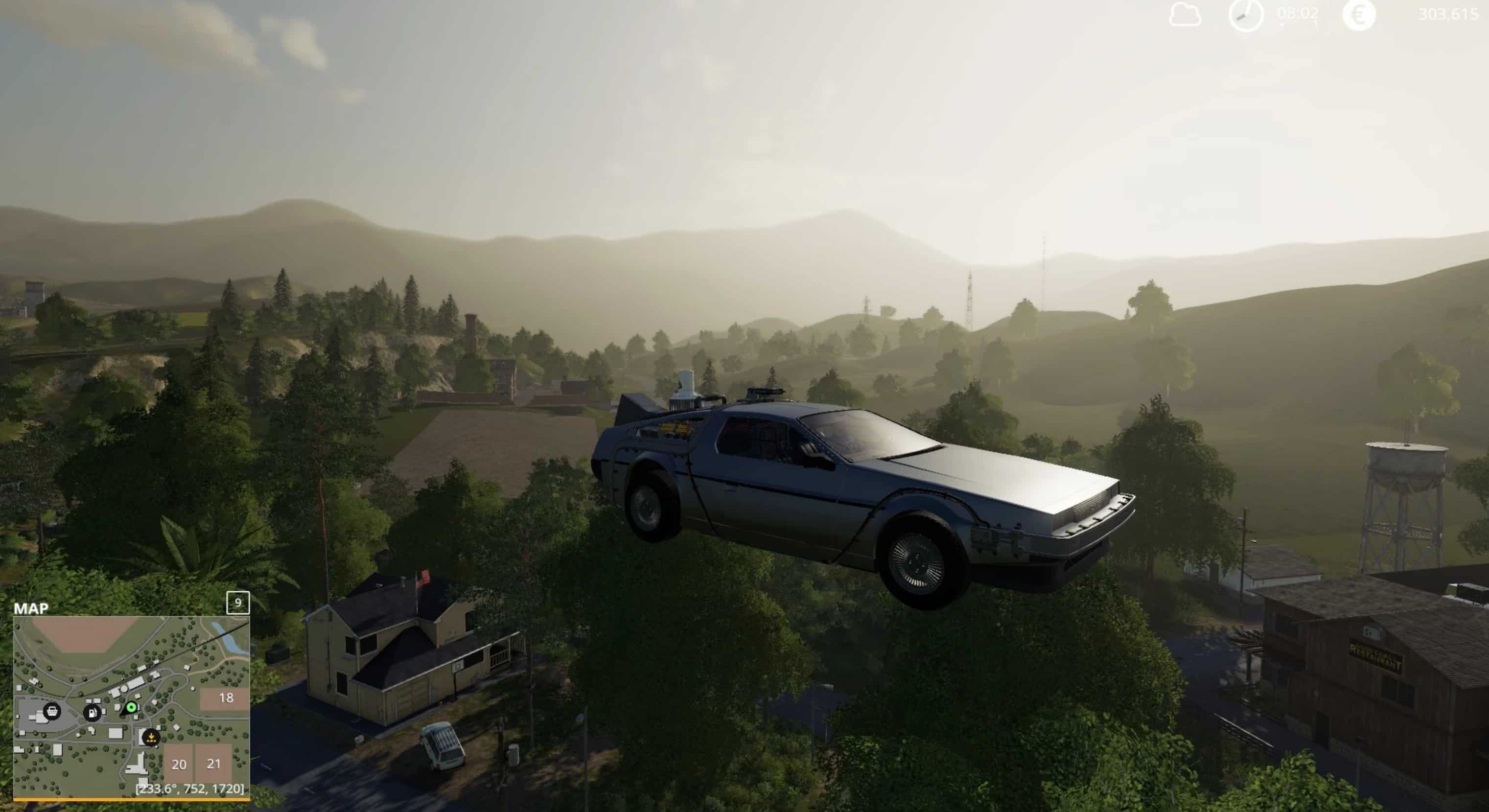
Task: Select the fuel station marker on the minimap
Action: 92,713
